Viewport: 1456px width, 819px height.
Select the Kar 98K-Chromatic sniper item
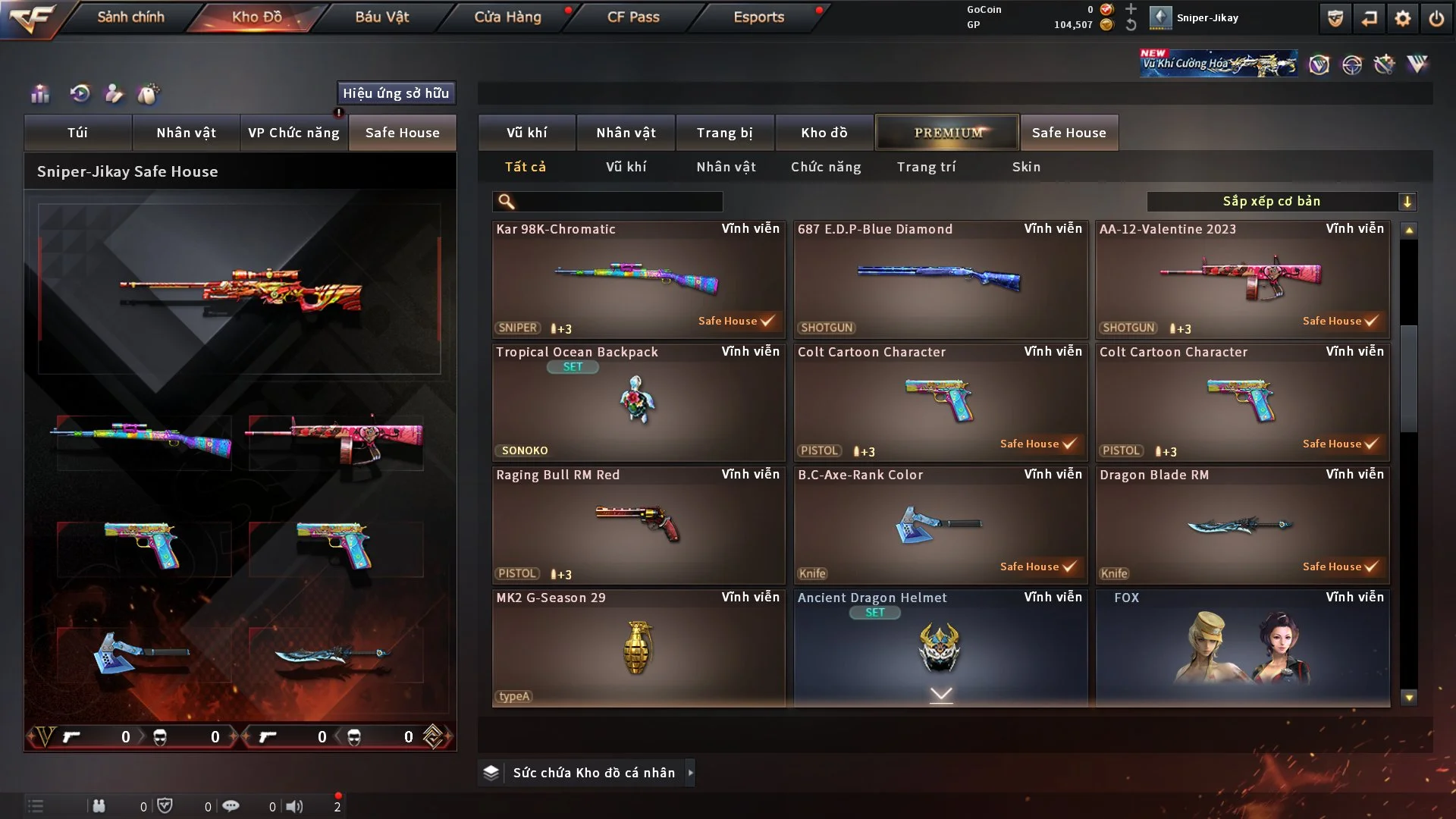(x=638, y=279)
